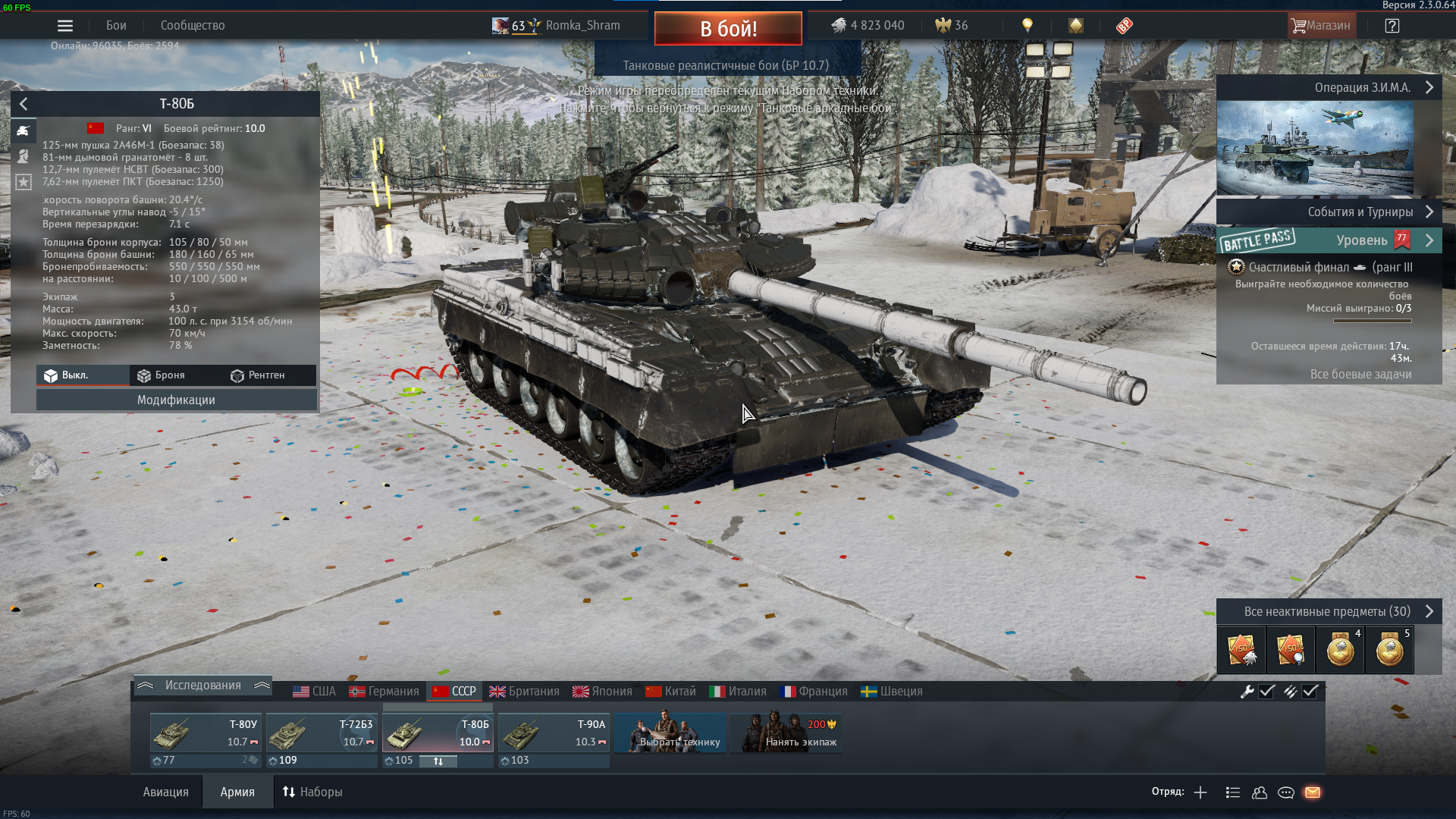Start battle with the В бой! button
The width and height of the screenshot is (1456, 819).
pyautogui.click(x=728, y=29)
